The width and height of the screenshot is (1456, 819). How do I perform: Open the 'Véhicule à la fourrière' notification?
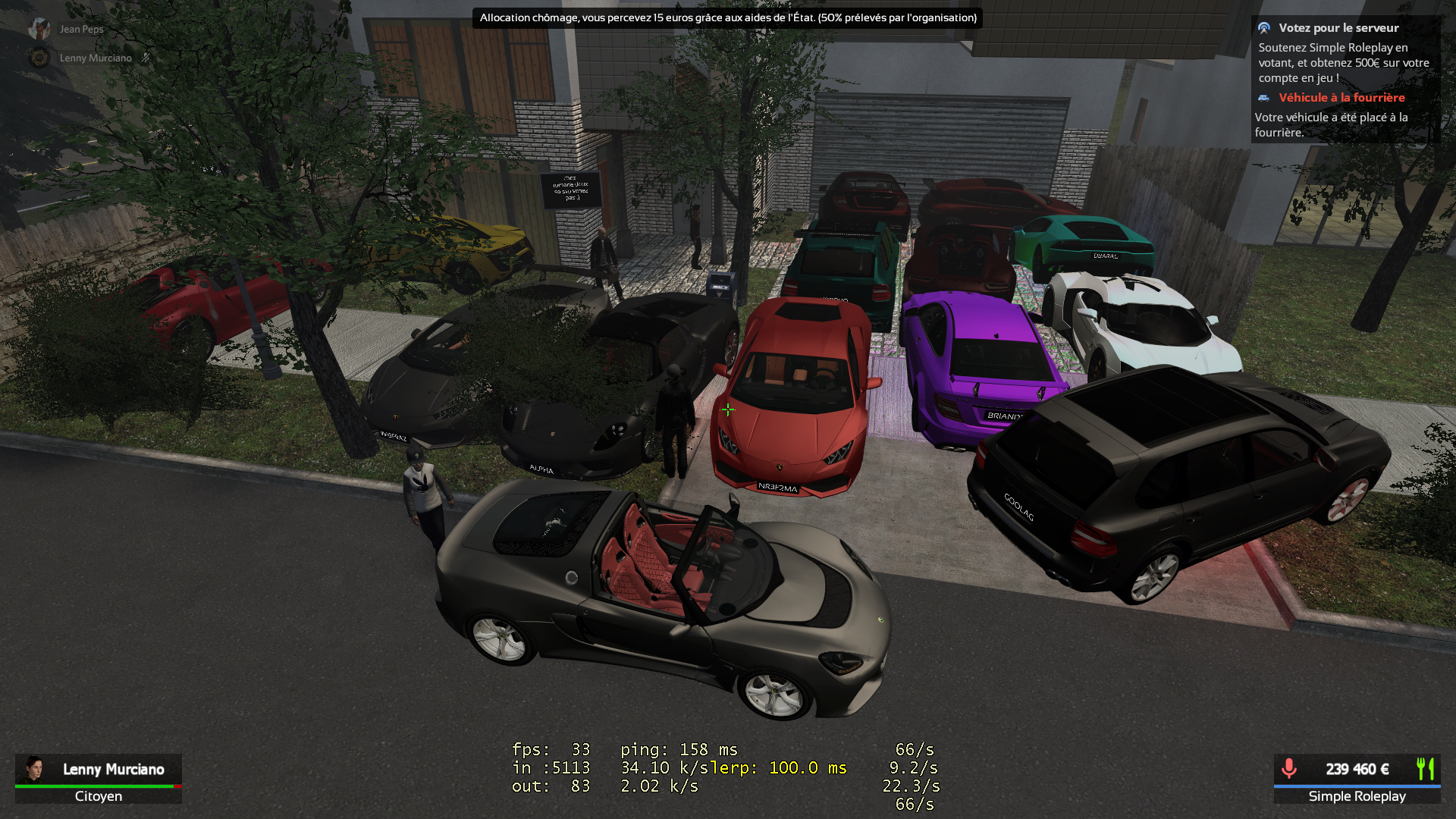point(1341,98)
